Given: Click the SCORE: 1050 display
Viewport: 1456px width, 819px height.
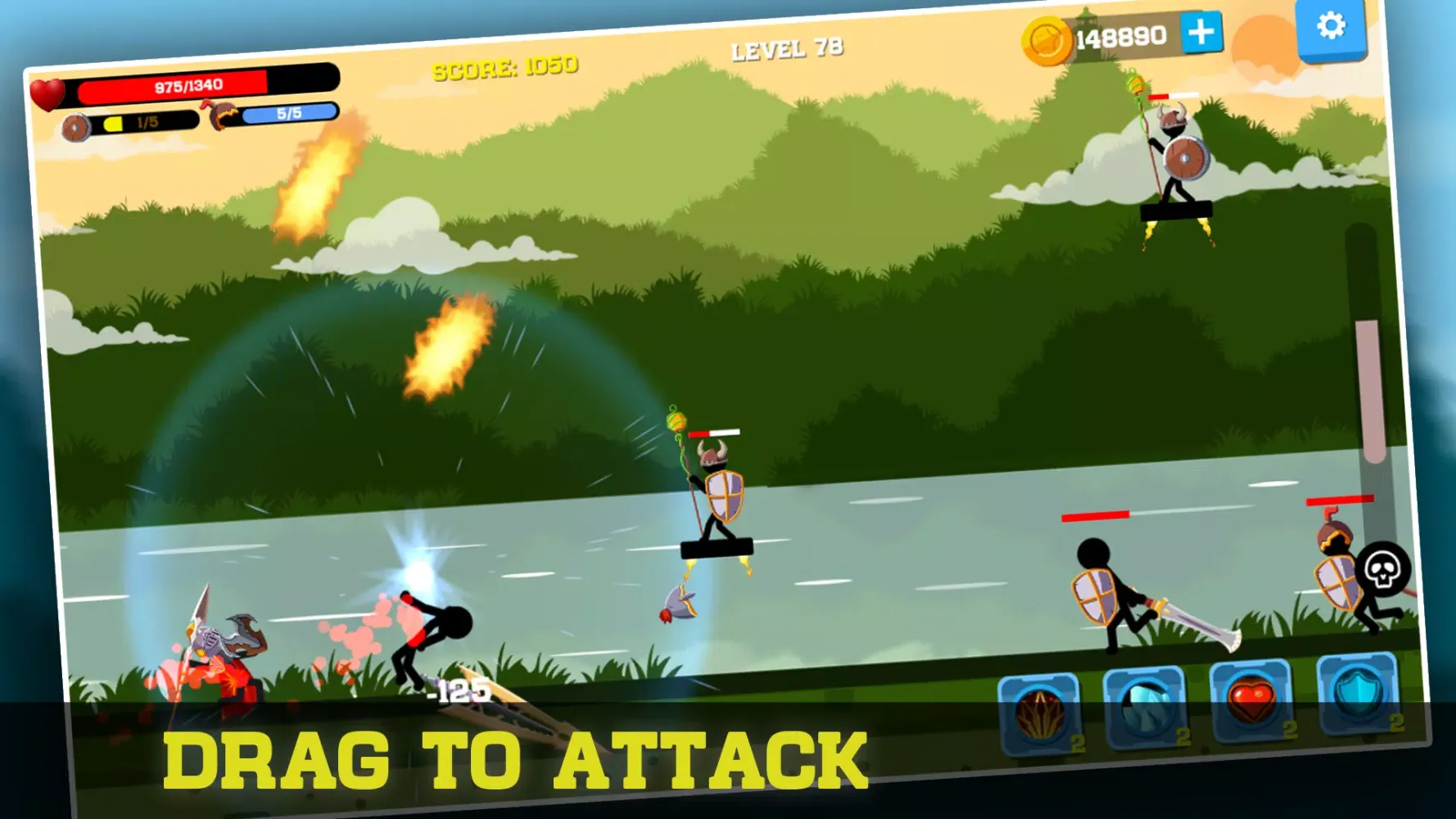Looking at the screenshot, I should pyautogui.click(x=505, y=66).
